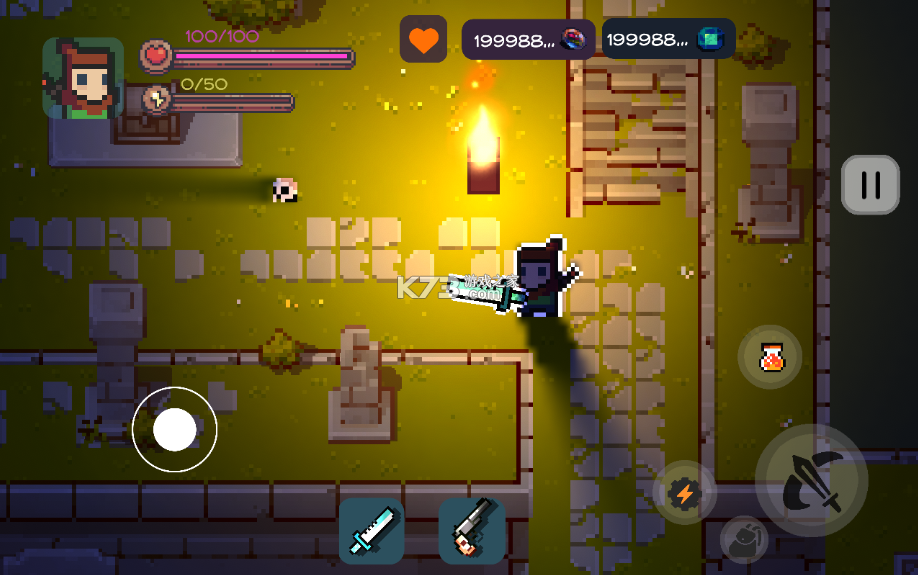
Task: Select the diamond sword weapon slot
Action: pos(371,530)
